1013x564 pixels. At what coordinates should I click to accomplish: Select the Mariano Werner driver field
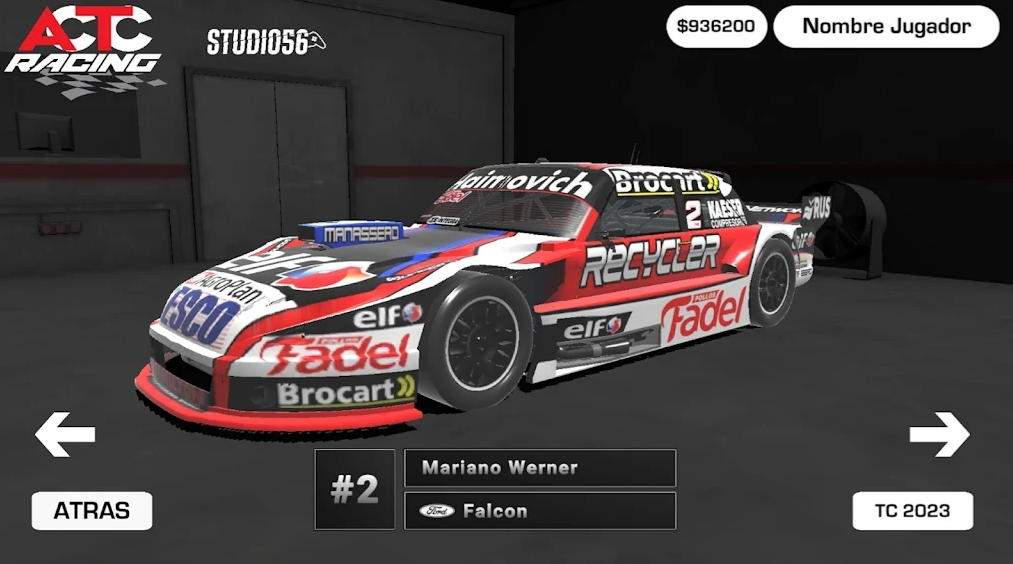pyautogui.click(x=540, y=468)
